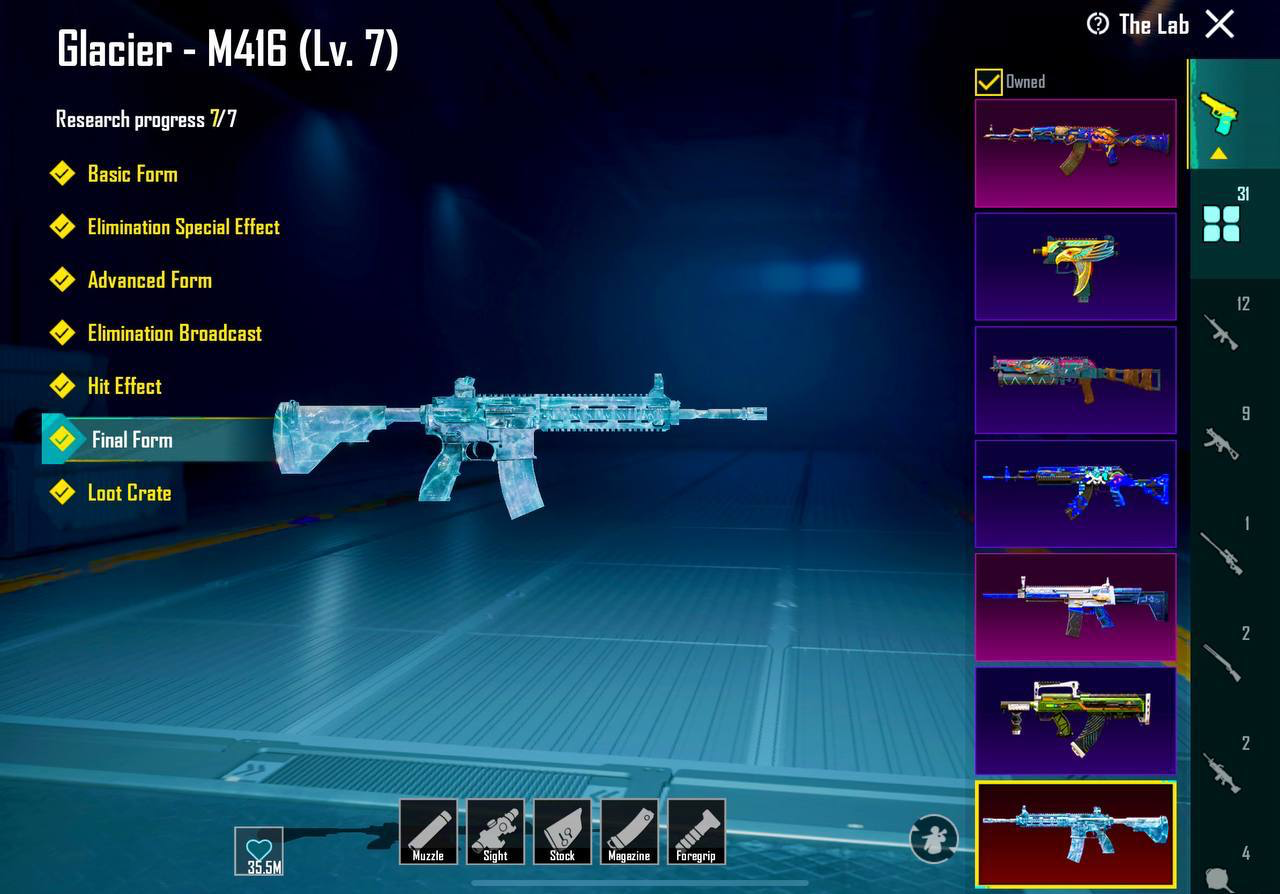
Task: Select the Hit Effect stage
Action: pyautogui.click(x=124, y=386)
